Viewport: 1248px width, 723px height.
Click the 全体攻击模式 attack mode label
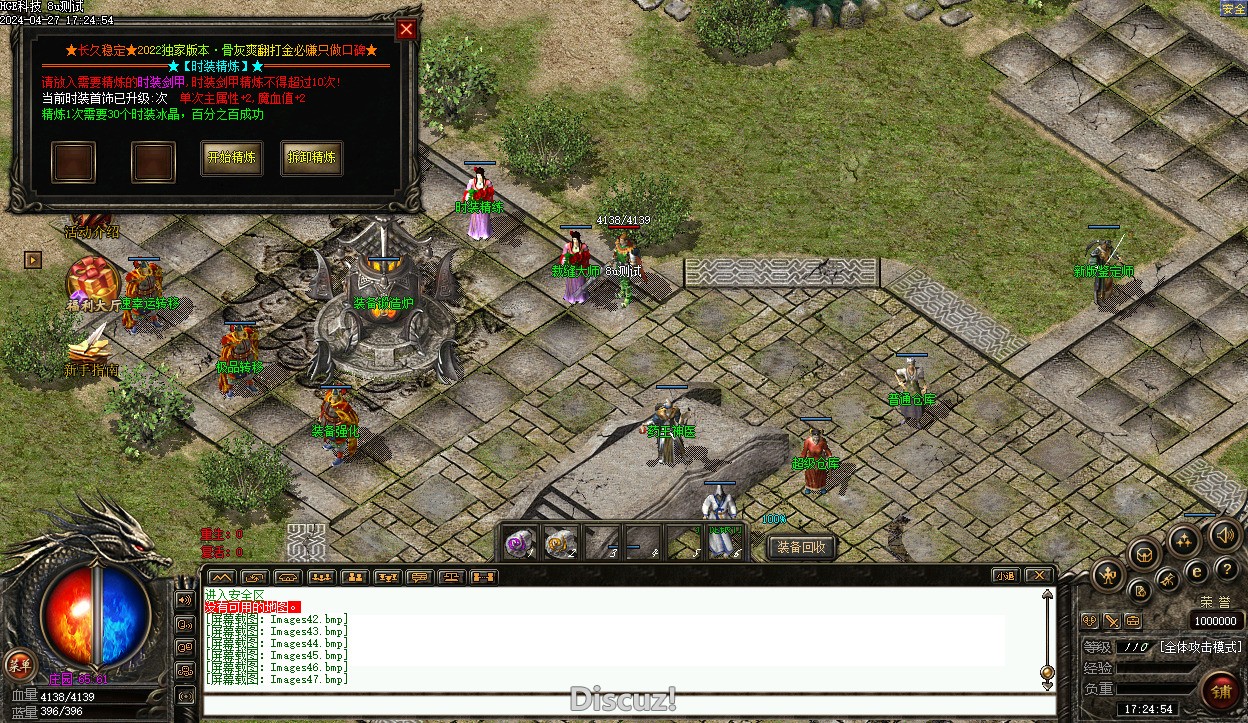(x=1199, y=647)
